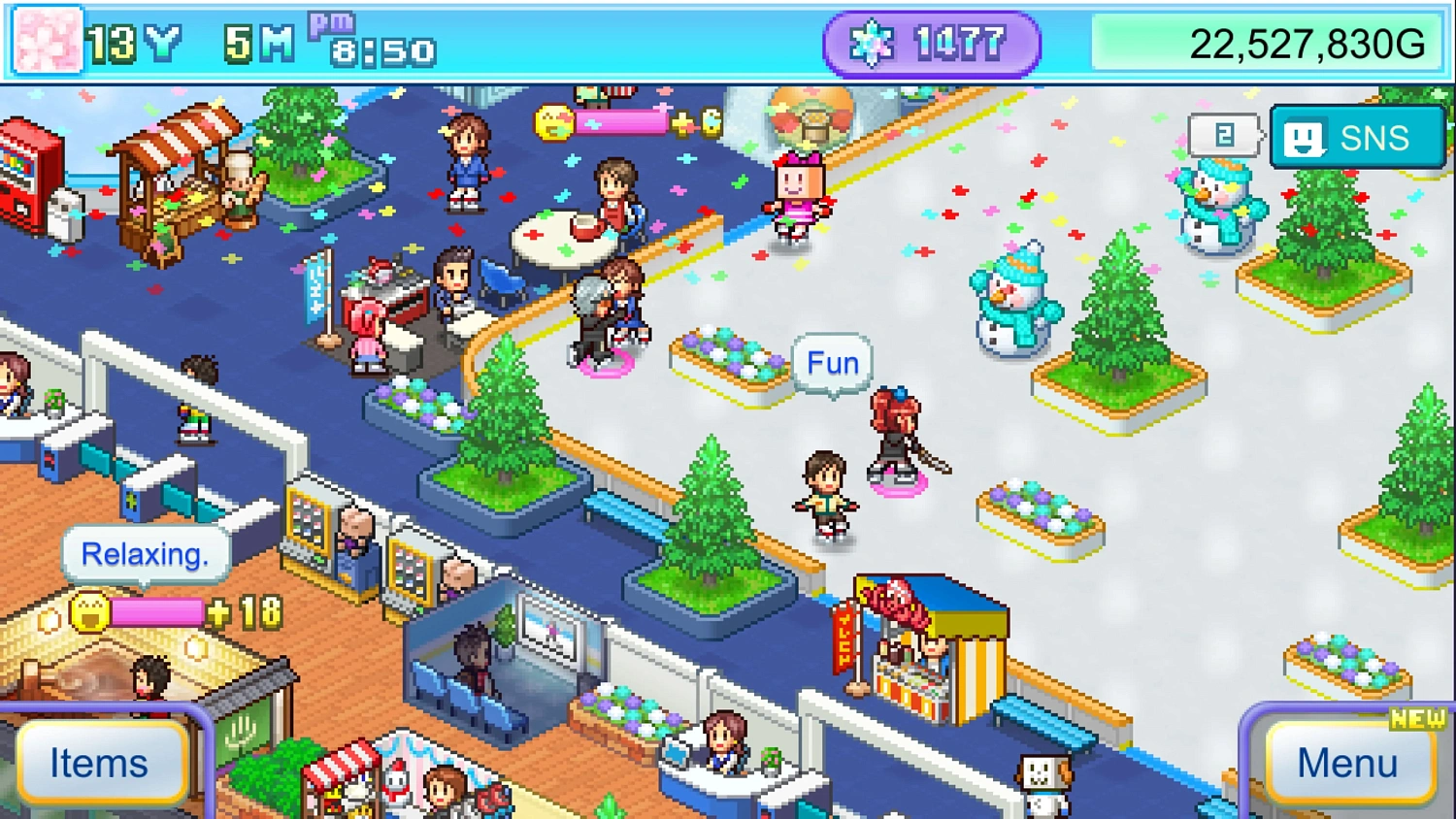This screenshot has height=819, width=1456.
Task: Click the +6 mood bonus bar at the top
Action: tap(621, 122)
